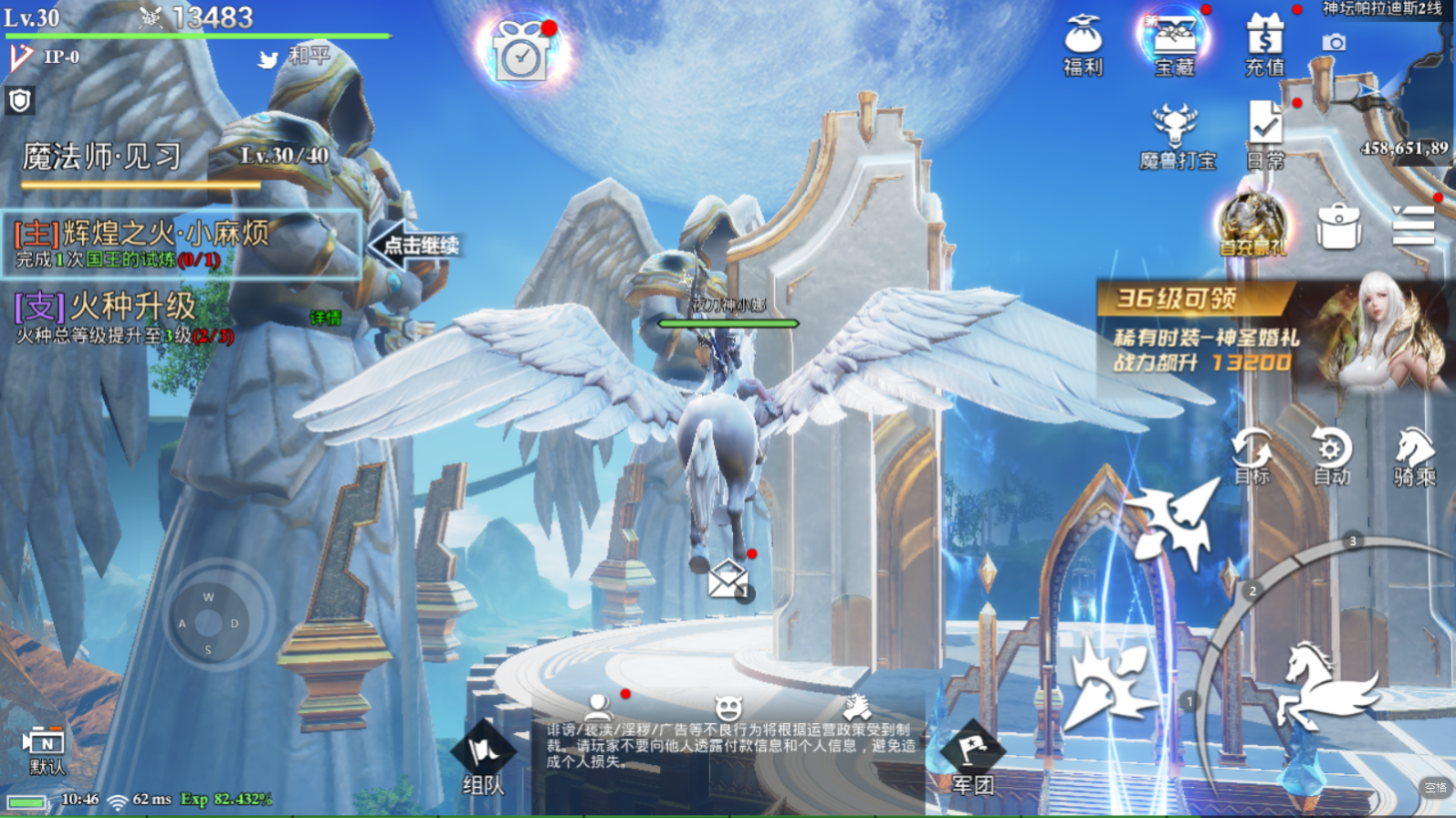Switch the 默认 camera view mode
This screenshot has height=818, width=1456.
coord(46,750)
